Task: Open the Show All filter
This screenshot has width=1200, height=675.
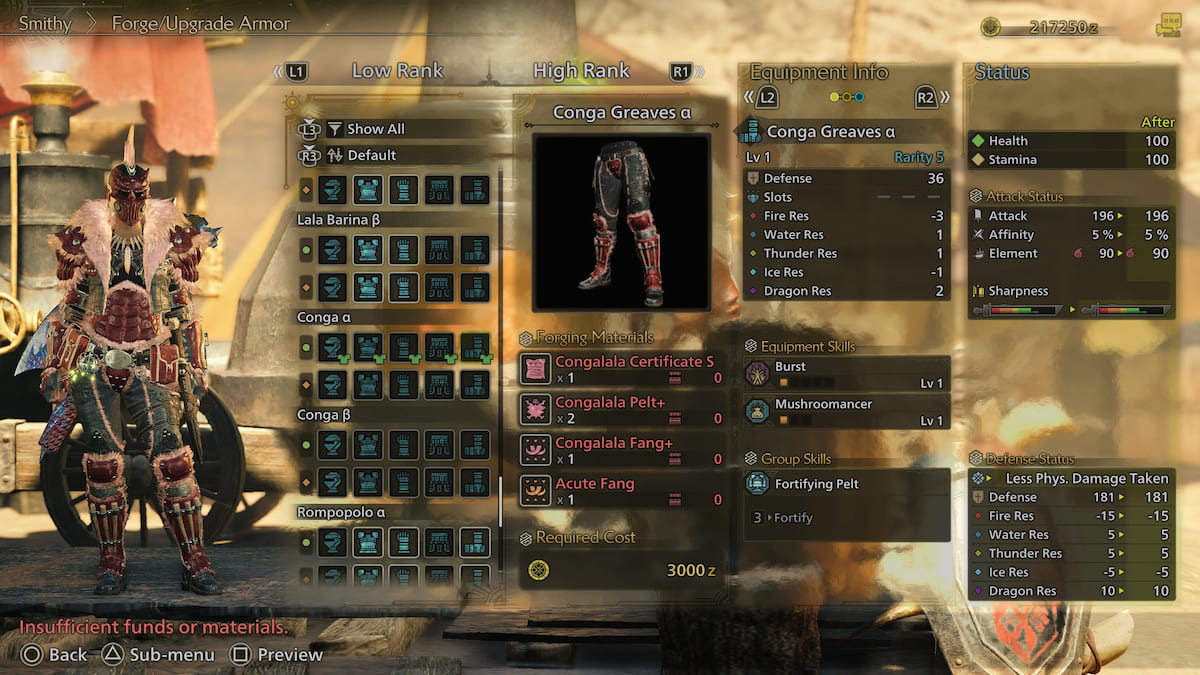Action: 376,129
